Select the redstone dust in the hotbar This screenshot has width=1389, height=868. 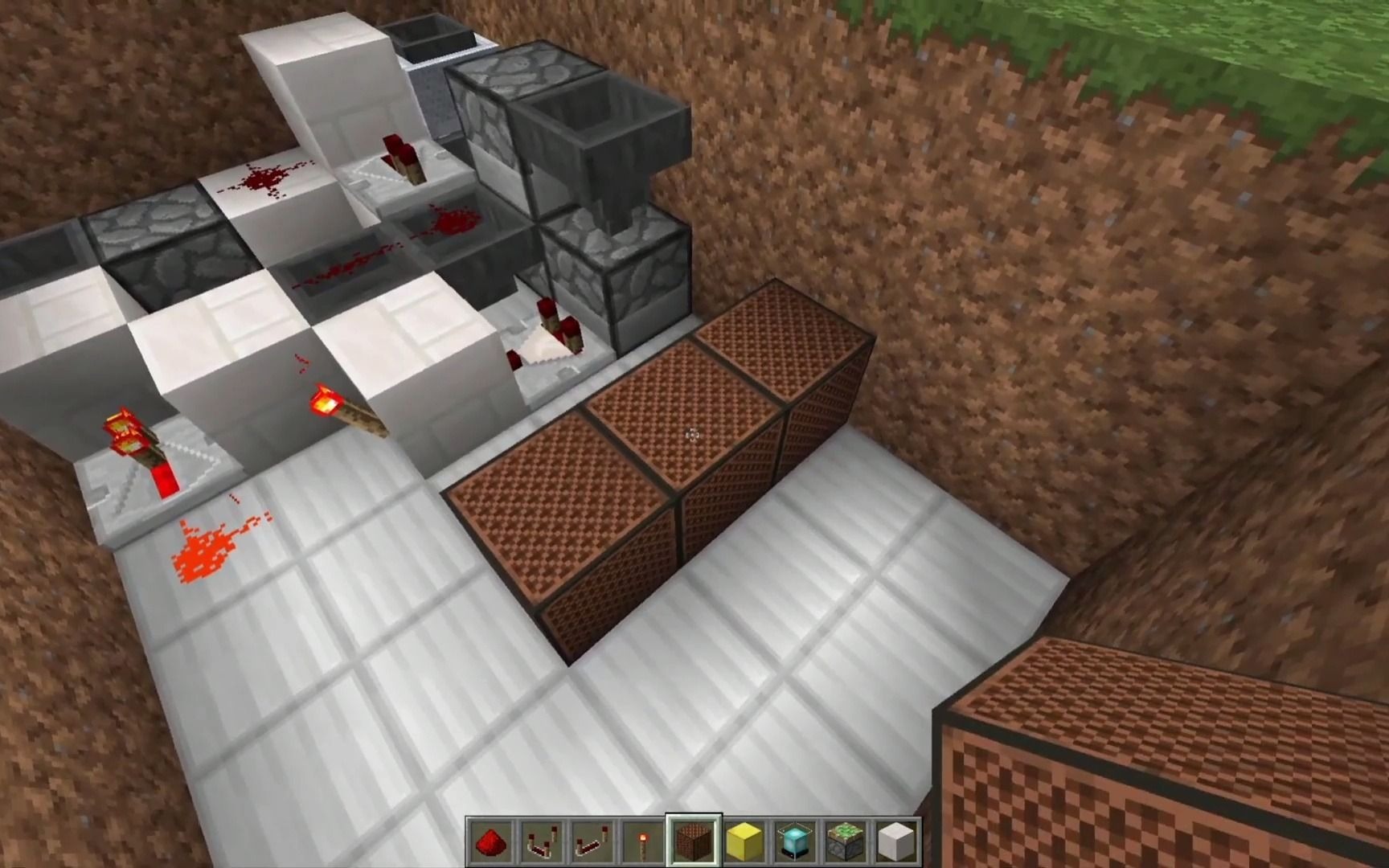coord(491,844)
